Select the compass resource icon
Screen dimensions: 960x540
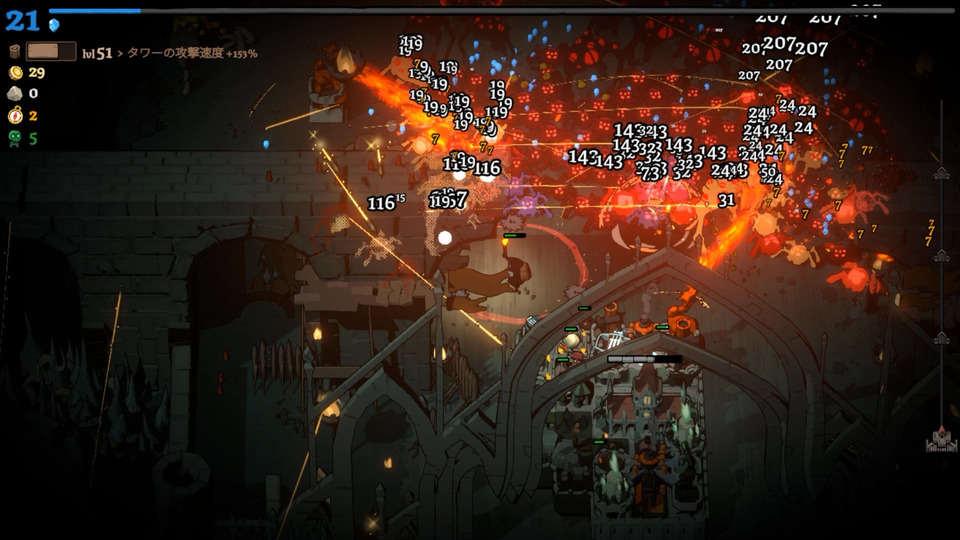pyautogui.click(x=15, y=116)
